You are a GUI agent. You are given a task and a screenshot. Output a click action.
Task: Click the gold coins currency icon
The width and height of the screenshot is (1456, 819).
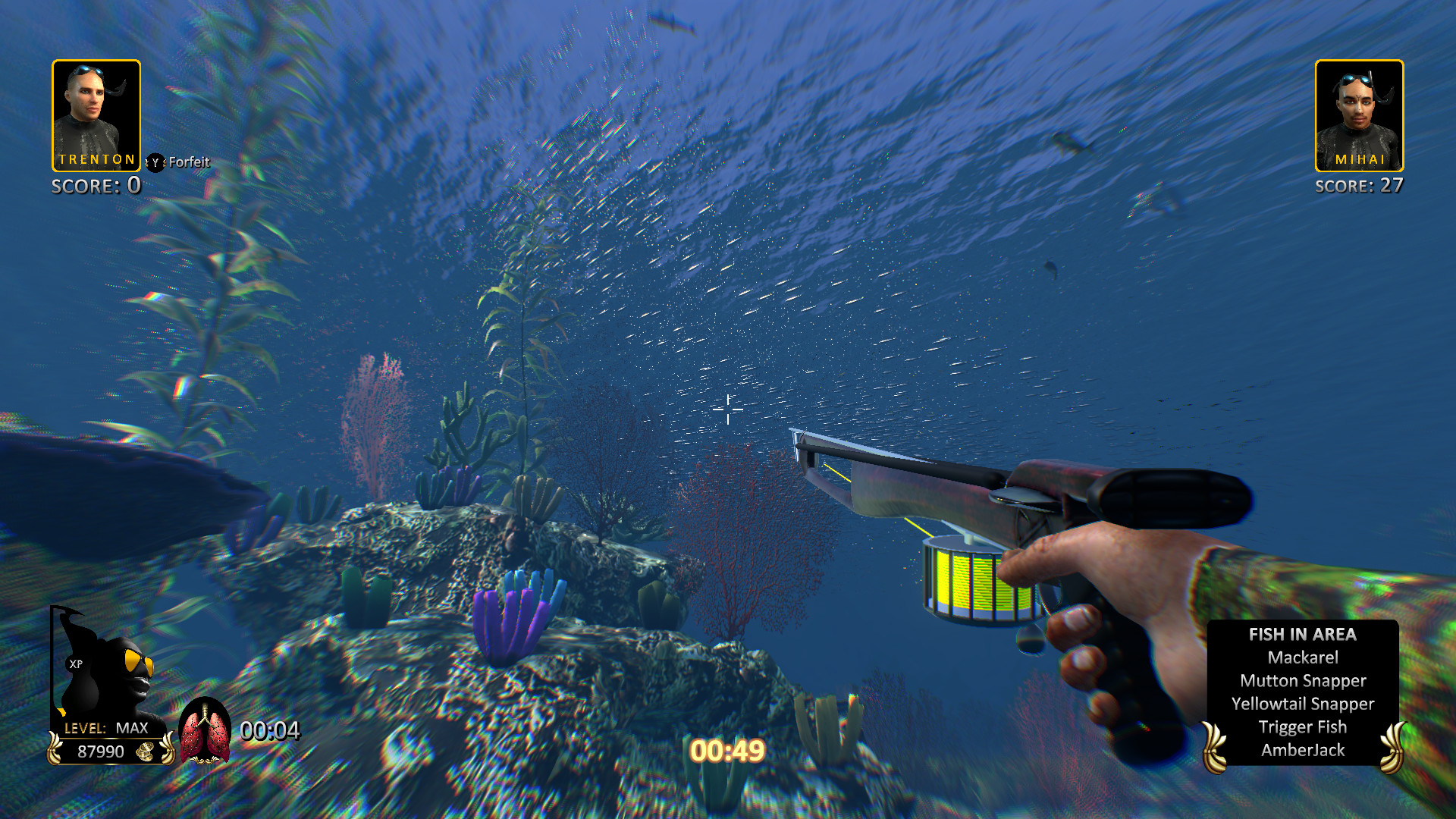pyautogui.click(x=146, y=752)
